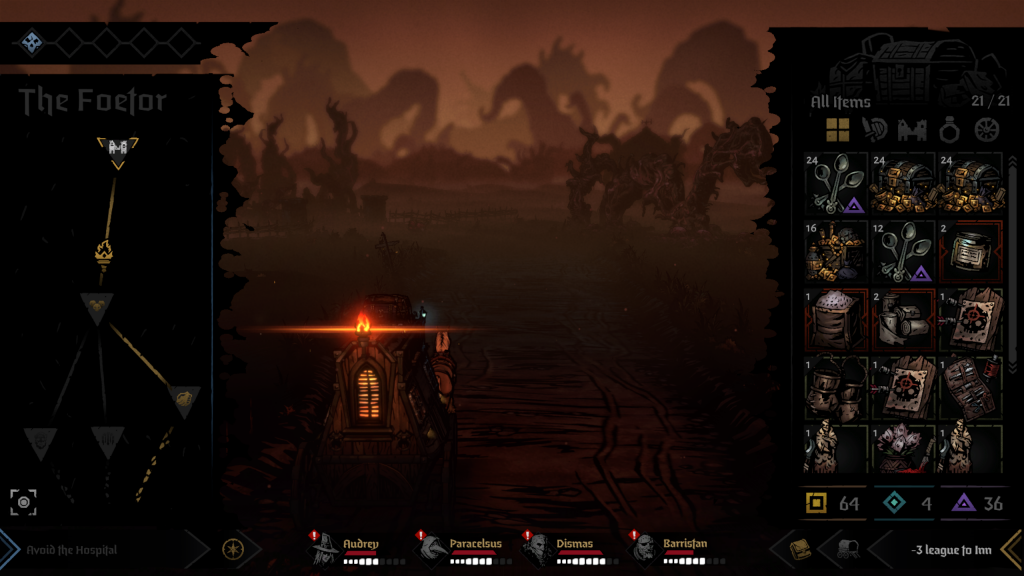Switch to the ring trinkets filter

point(949,129)
